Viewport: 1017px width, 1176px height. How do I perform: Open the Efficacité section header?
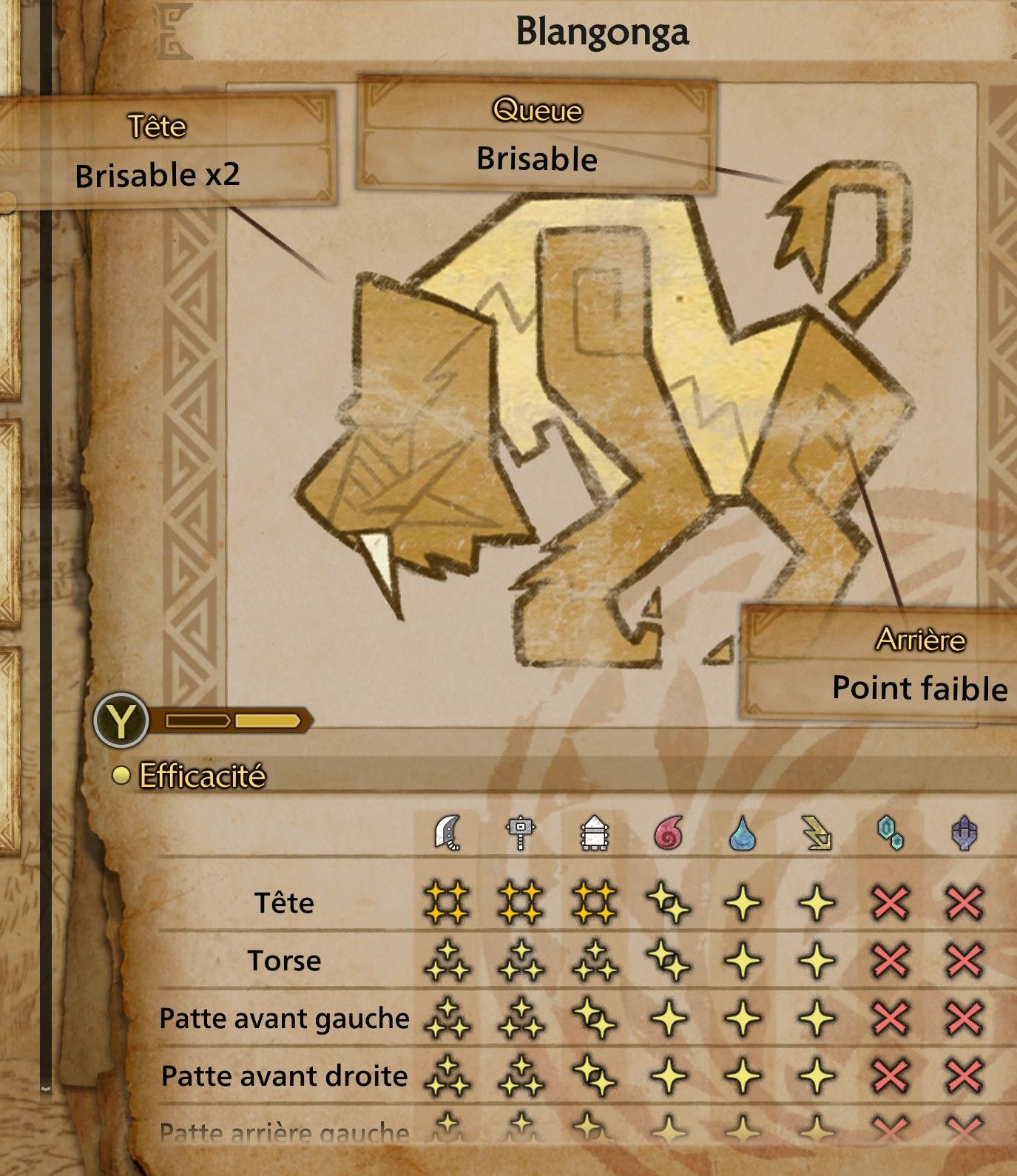pyautogui.click(x=202, y=776)
